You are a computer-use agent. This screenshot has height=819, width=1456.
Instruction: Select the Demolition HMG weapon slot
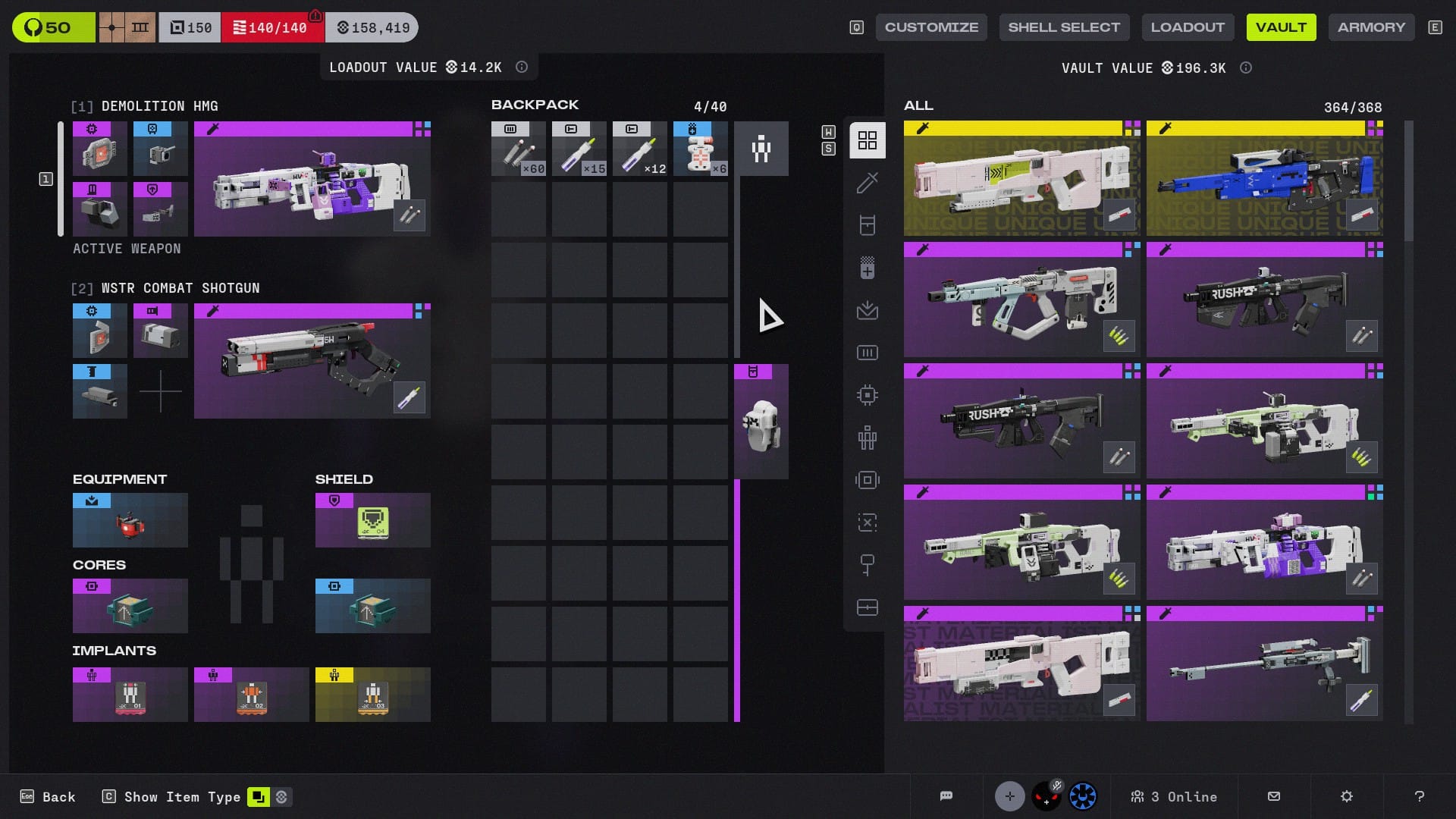(x=312, y=179)
